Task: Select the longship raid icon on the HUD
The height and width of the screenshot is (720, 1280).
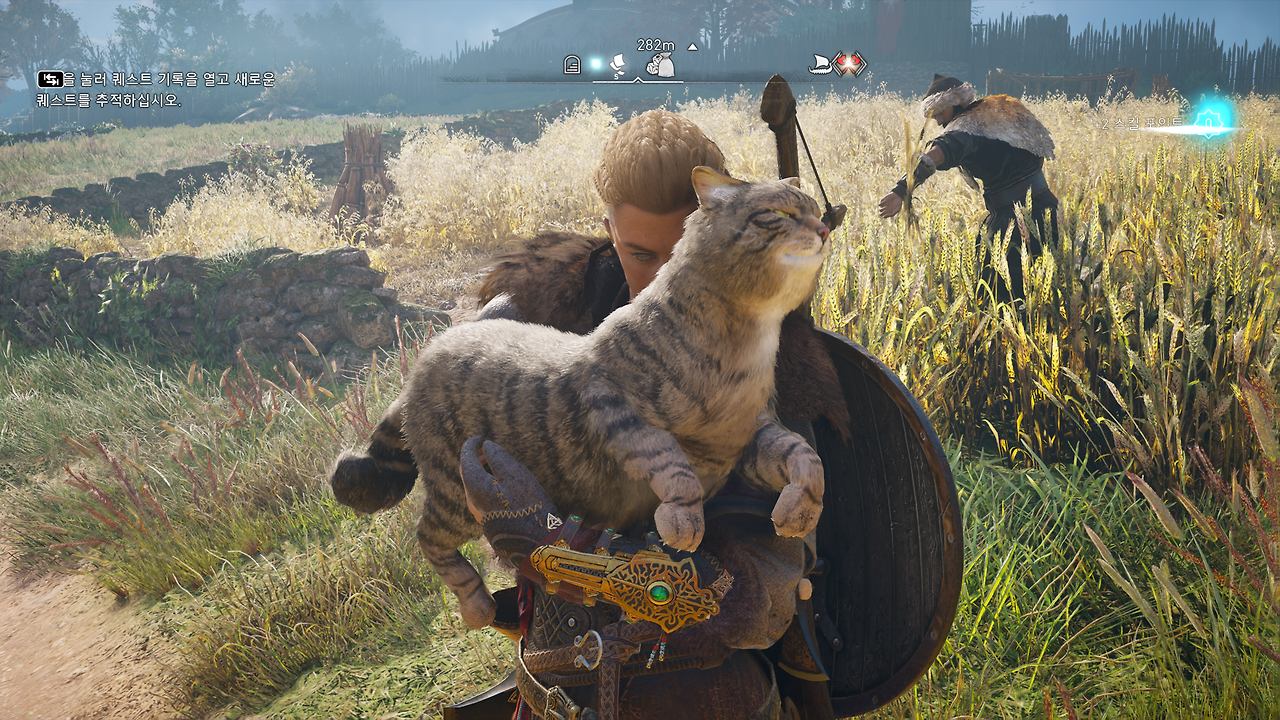Action: (x=820, y=62)
